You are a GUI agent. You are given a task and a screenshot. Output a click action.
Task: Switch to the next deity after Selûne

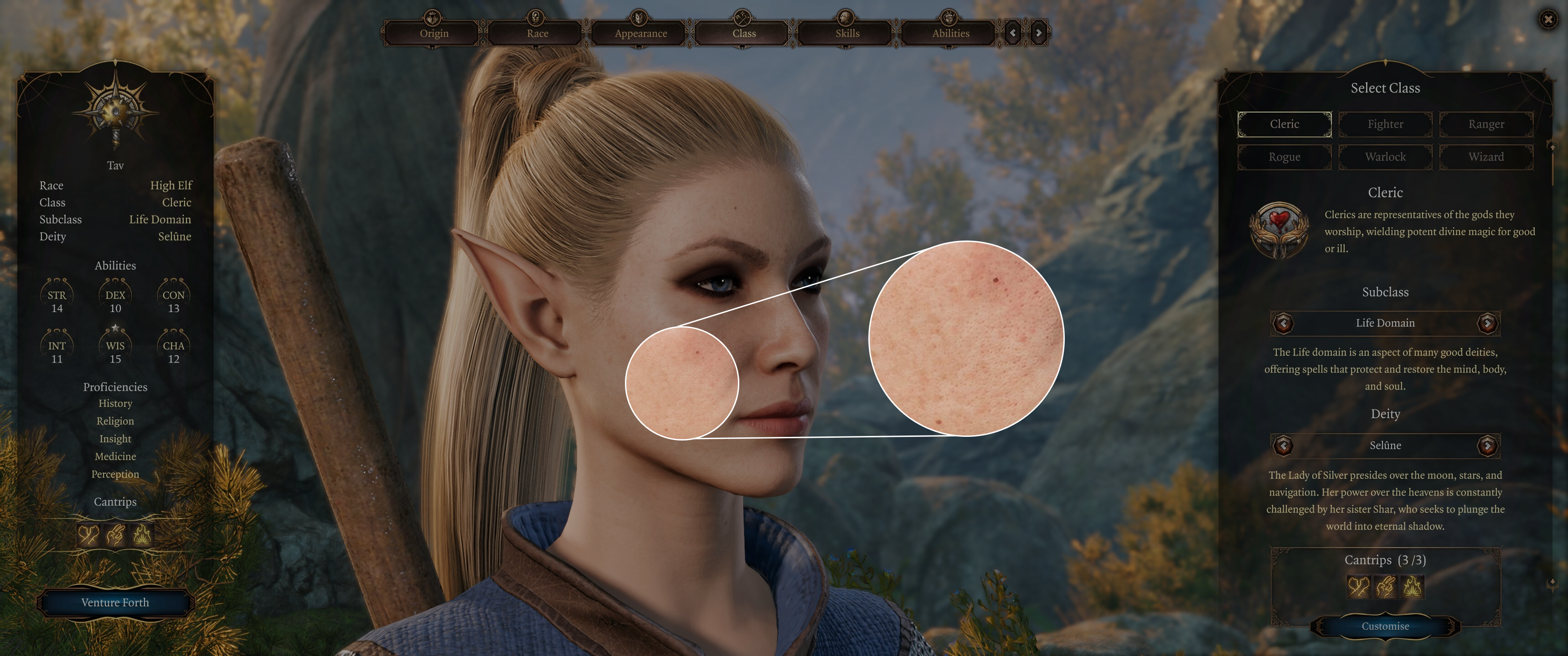click(1487, 446)
